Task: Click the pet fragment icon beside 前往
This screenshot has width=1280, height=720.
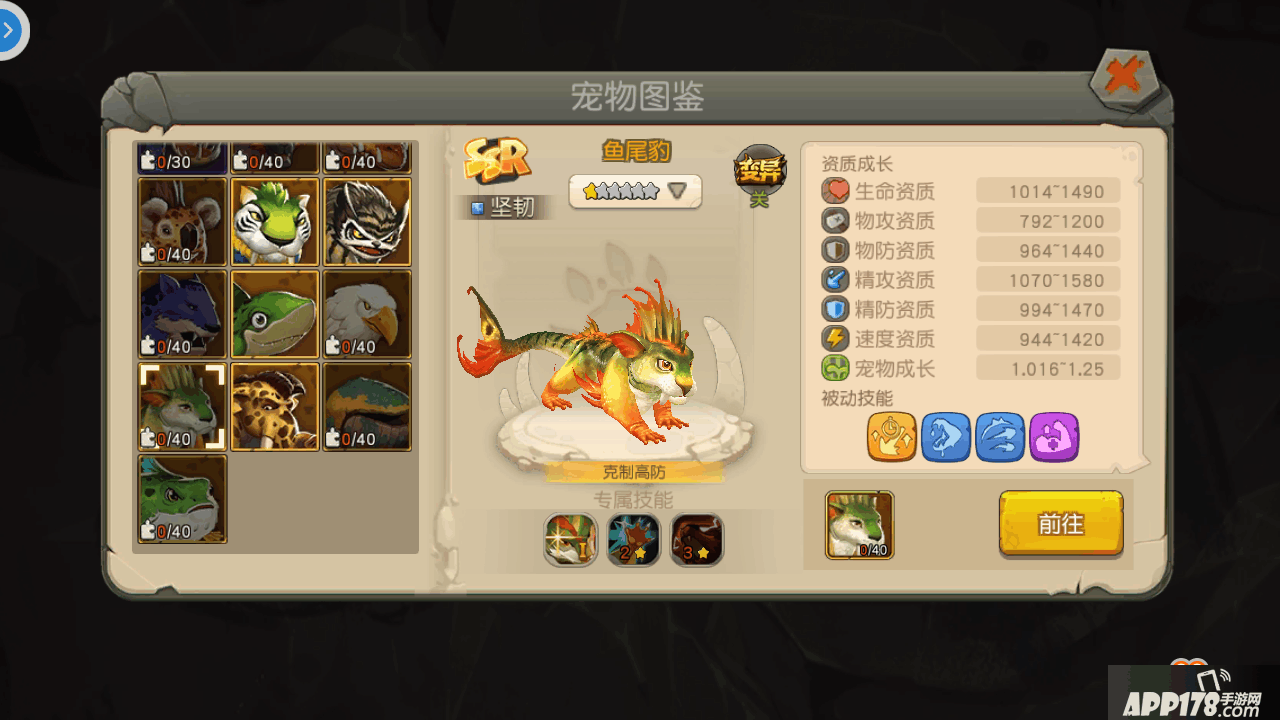Action: [859, 524]
